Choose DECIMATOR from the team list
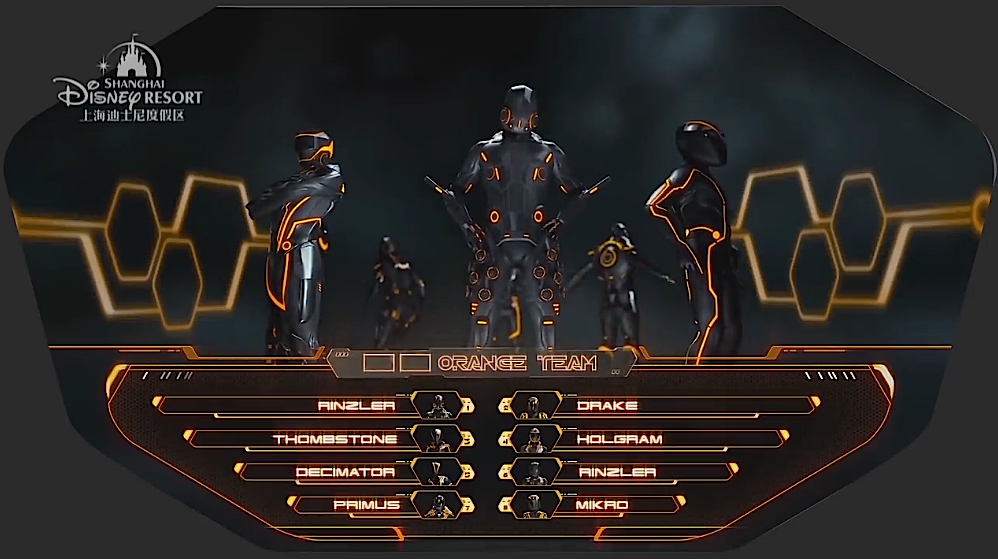Viewport: 998px width, 559px height. point(345,472)
